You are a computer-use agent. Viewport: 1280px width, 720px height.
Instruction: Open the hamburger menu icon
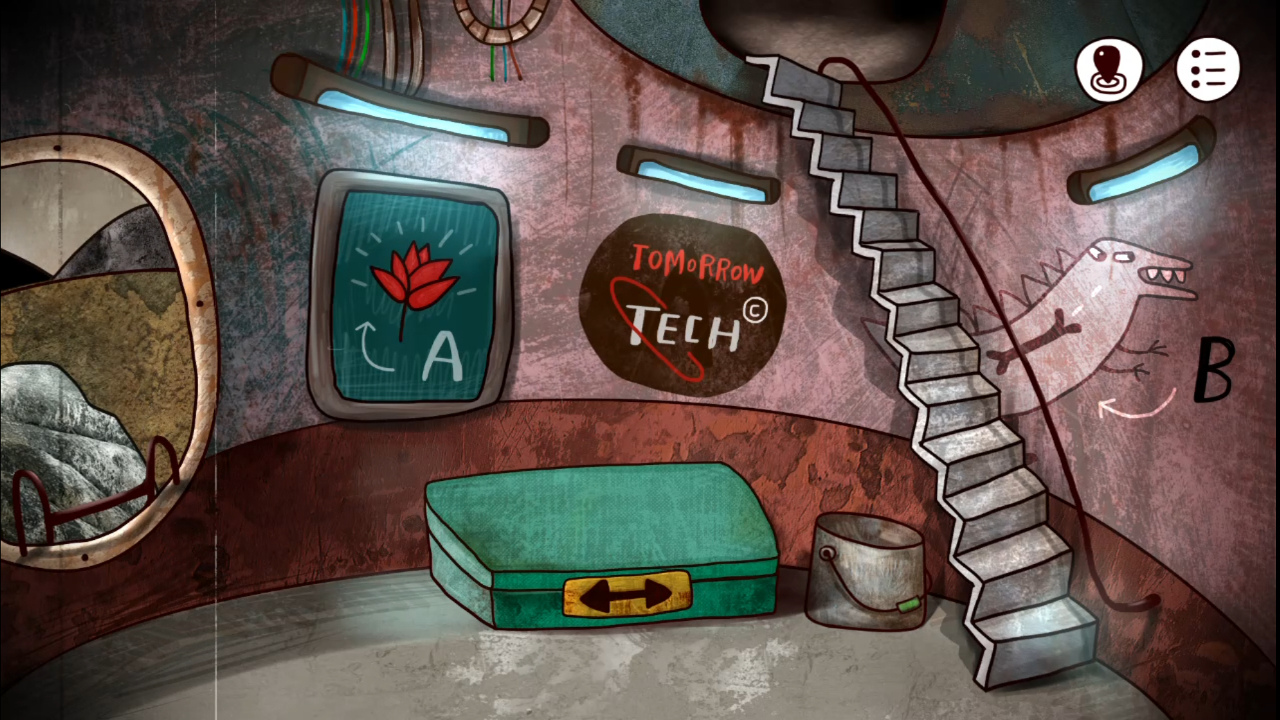tap(1210, 66)
